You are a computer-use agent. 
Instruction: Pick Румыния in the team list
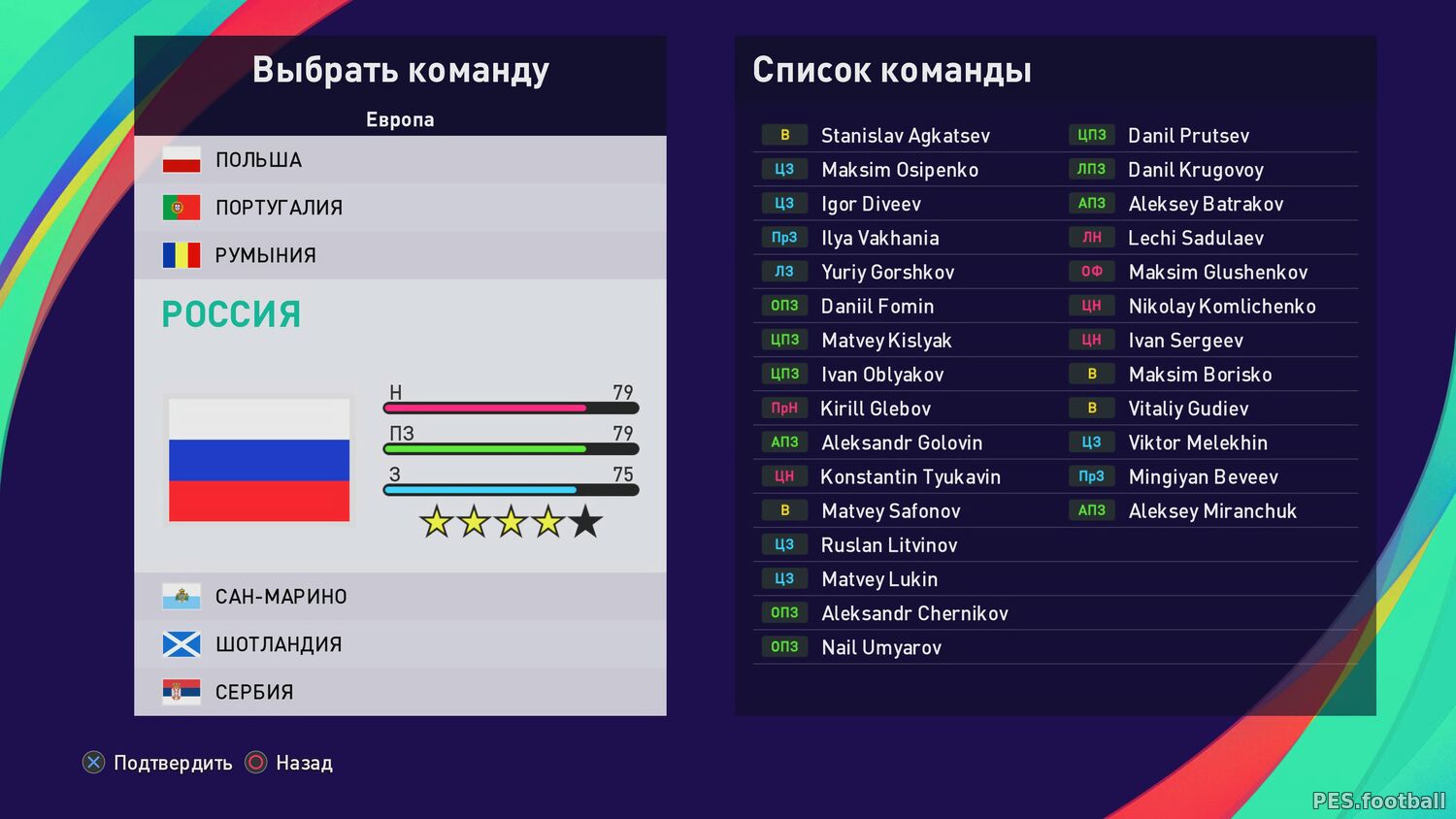[x=399, y=255]
